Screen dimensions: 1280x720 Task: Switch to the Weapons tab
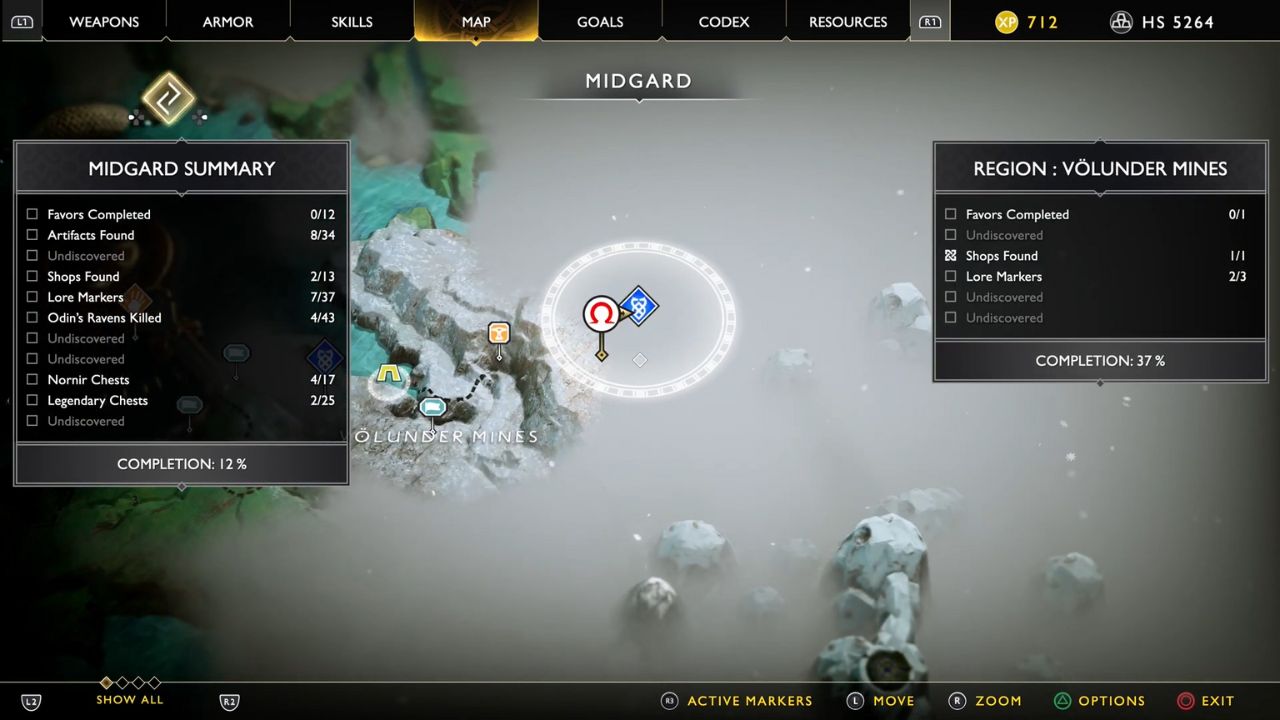(104, 22)
